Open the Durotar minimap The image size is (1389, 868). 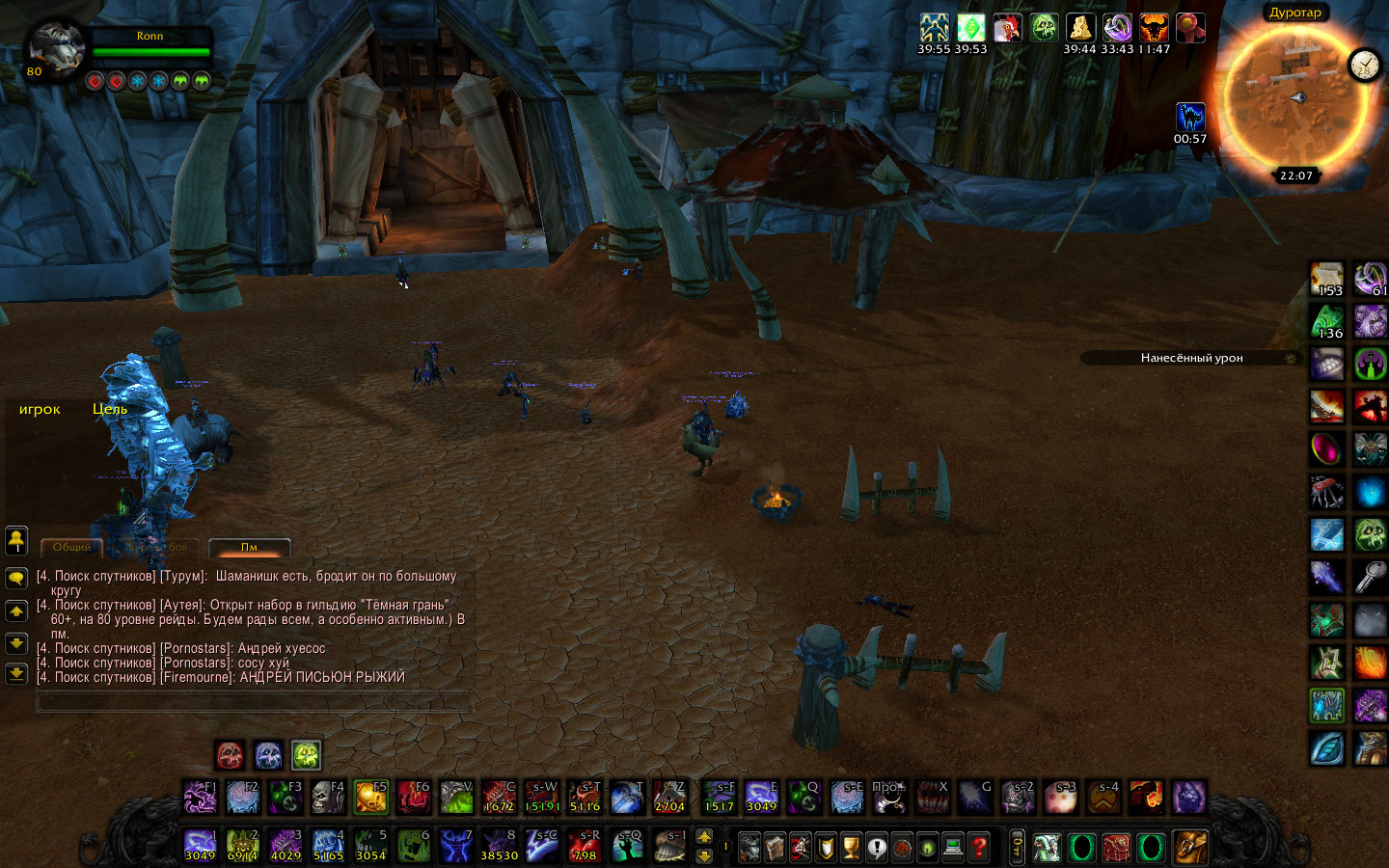(x=1294, y=98)
